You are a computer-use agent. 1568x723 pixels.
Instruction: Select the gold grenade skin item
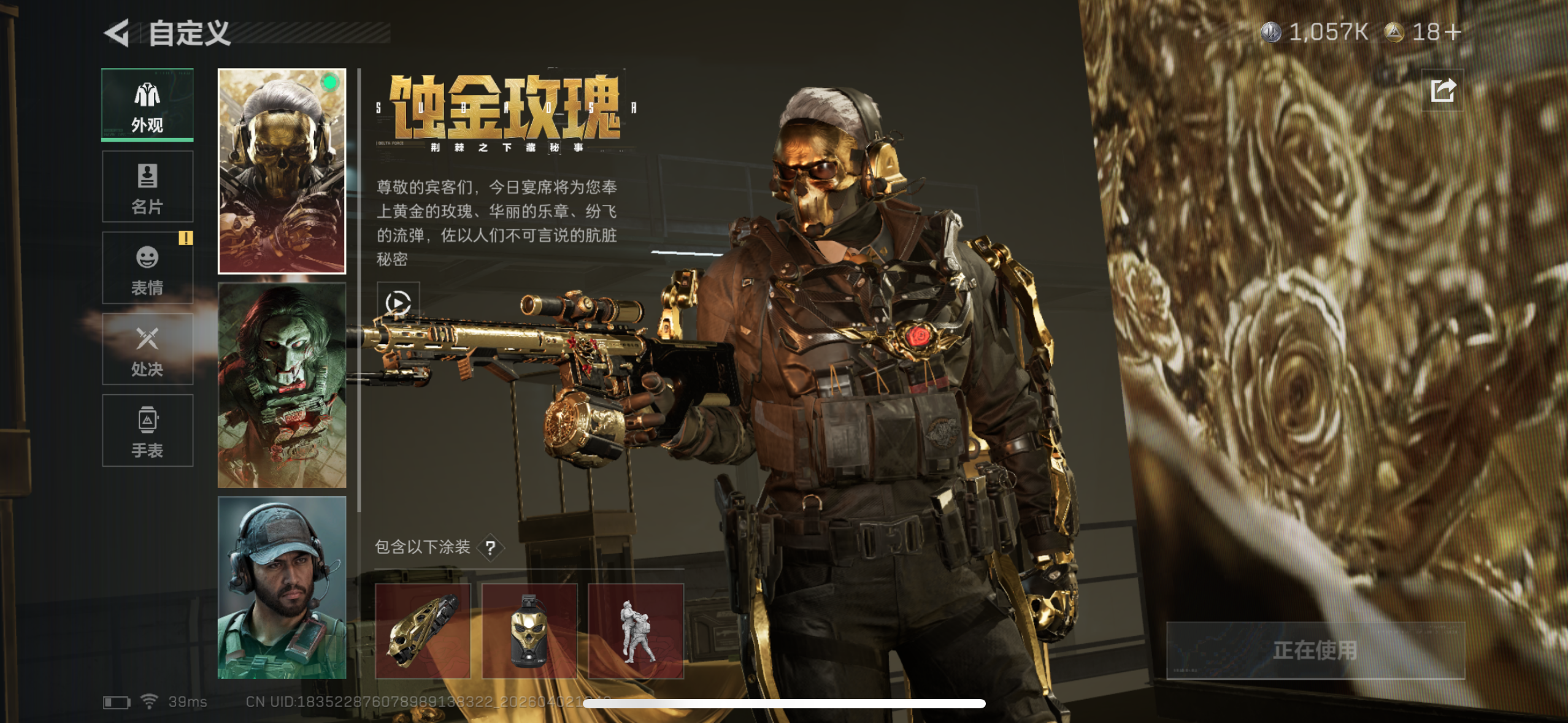point(528,630)
